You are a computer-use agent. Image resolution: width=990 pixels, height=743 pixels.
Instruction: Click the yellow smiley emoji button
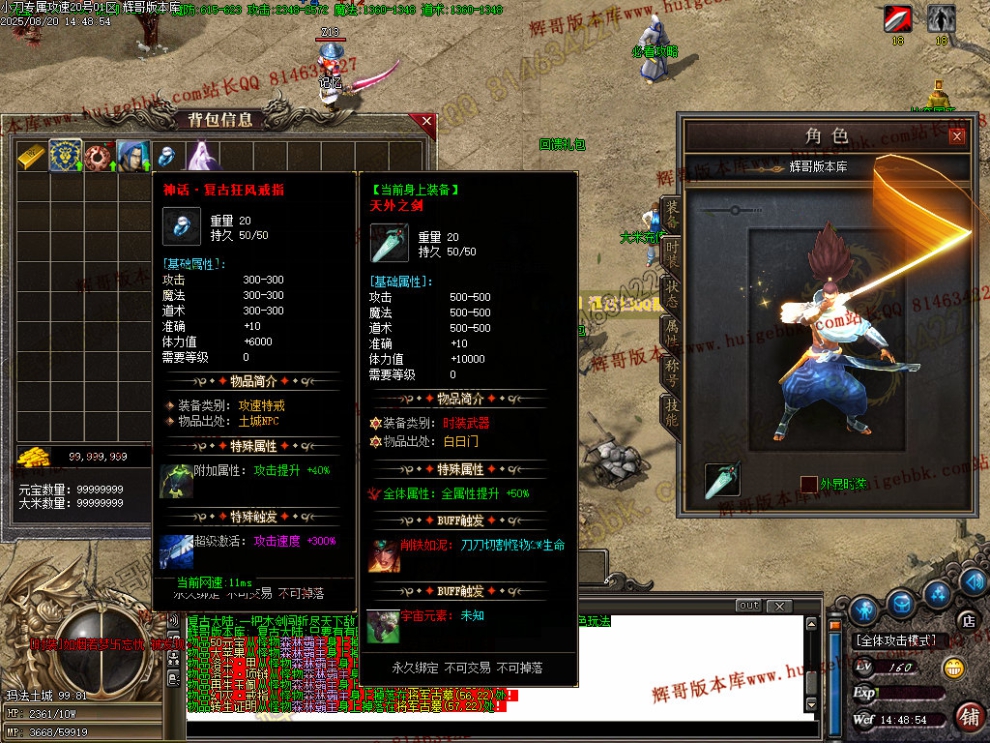tap(954, 668)
